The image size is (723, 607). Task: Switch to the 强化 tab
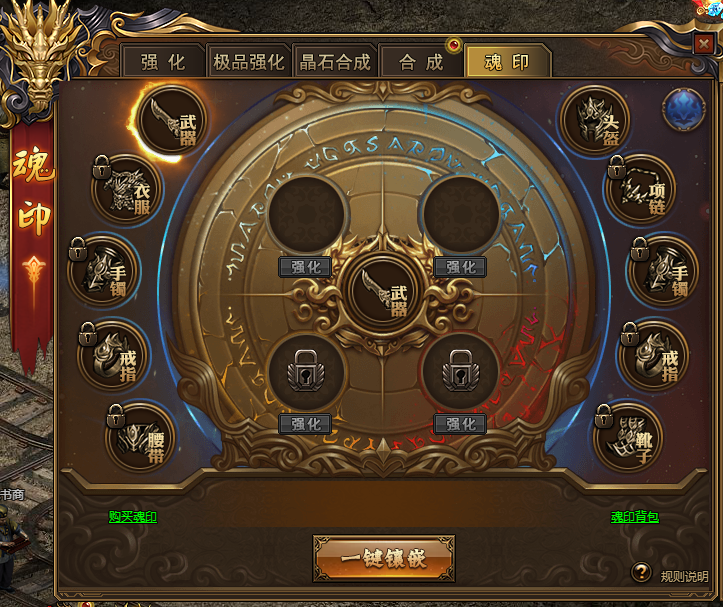pyautogui.click(x=163, y=62)
